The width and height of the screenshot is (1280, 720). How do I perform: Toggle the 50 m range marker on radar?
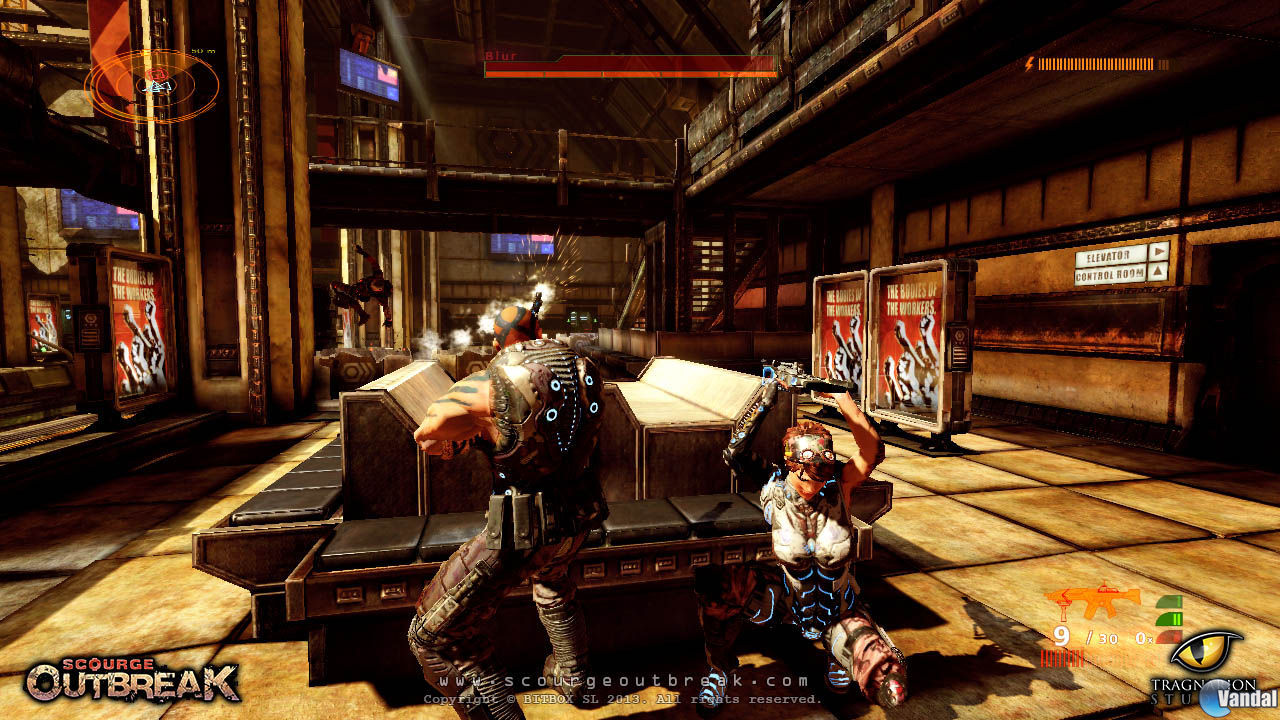tap(203, 51)
